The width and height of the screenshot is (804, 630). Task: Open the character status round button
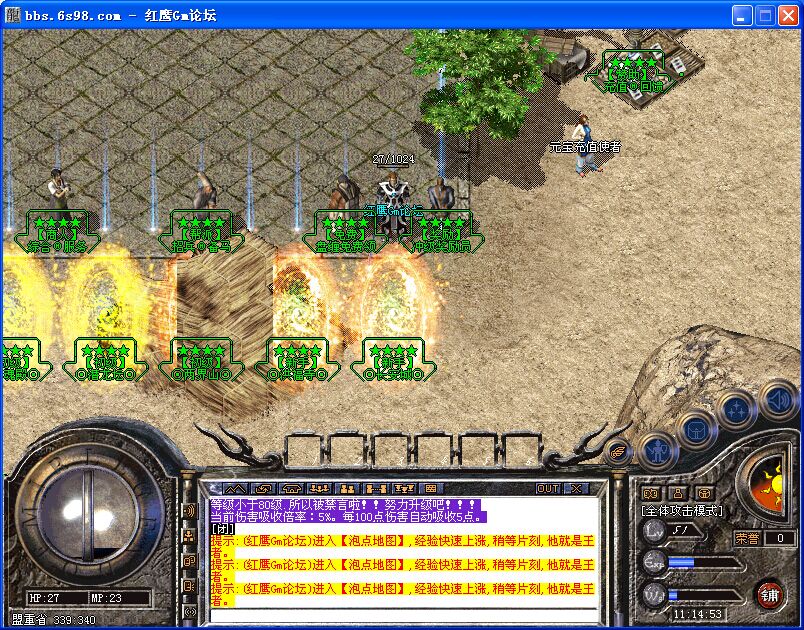(x=656, y=452)
